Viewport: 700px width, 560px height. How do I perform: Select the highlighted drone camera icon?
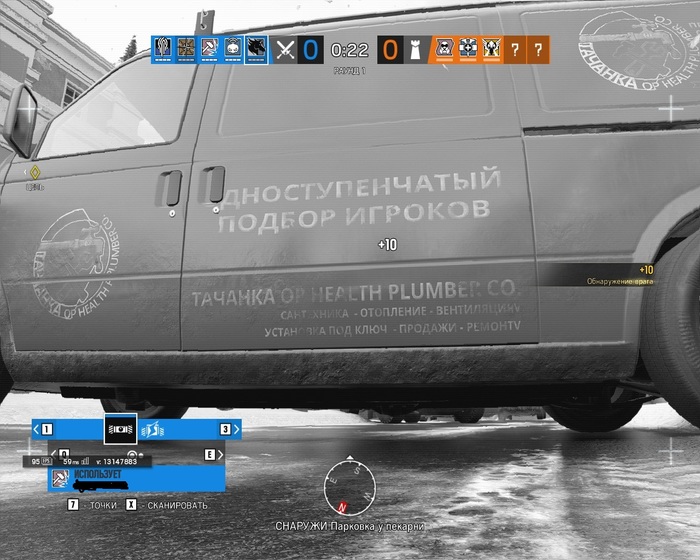click(120, 429)
